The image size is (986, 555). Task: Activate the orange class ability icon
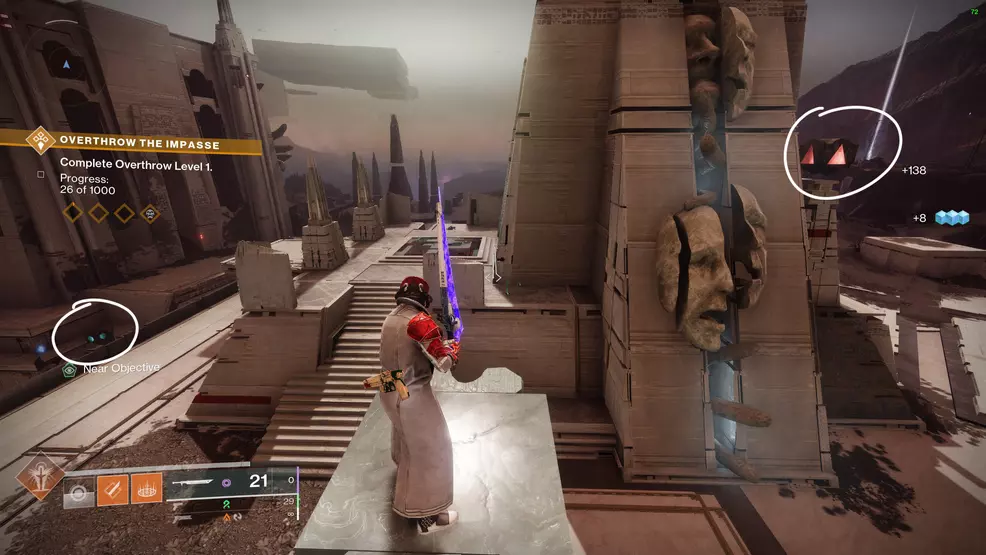pos(146,488)
